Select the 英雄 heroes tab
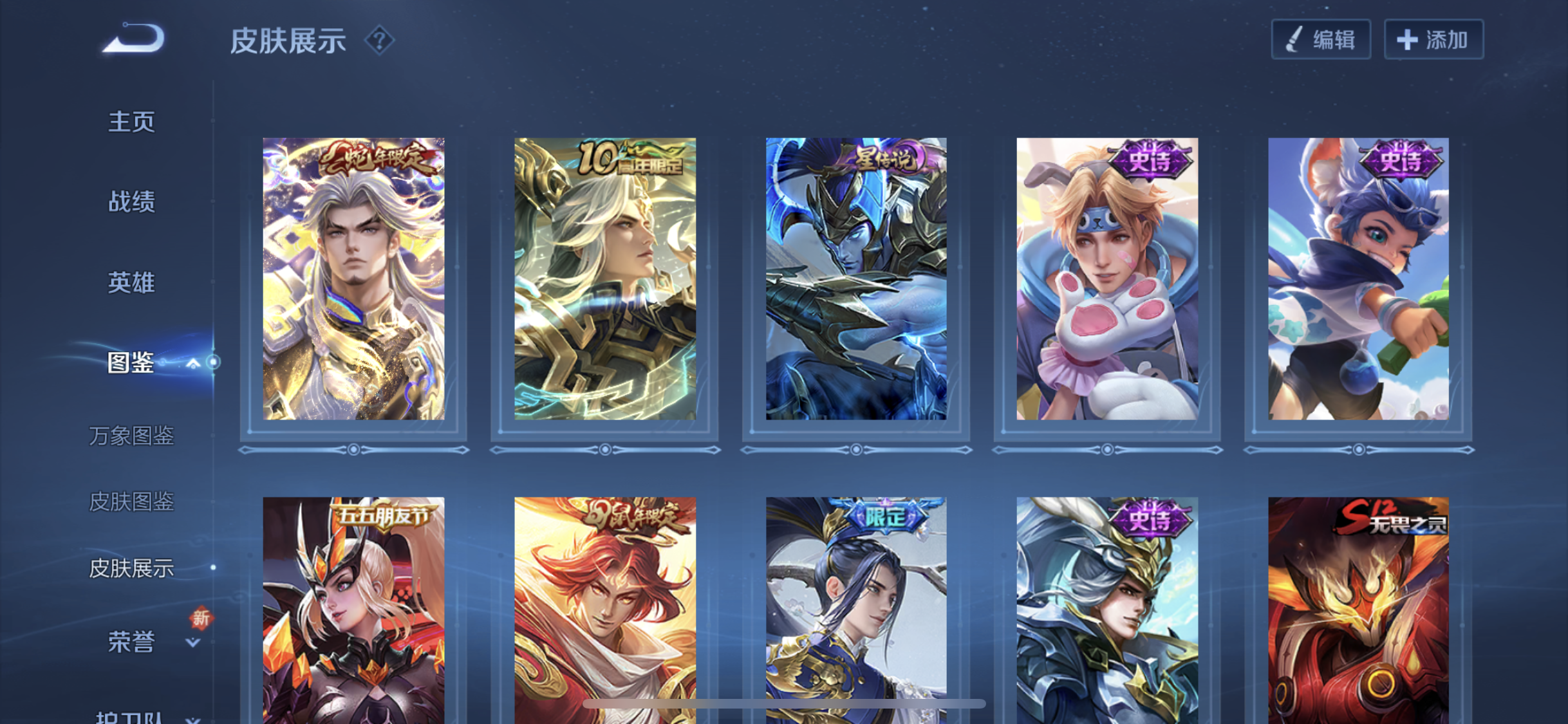Image resolution: width=1568 pixels, height=724 pixels. 131,283
